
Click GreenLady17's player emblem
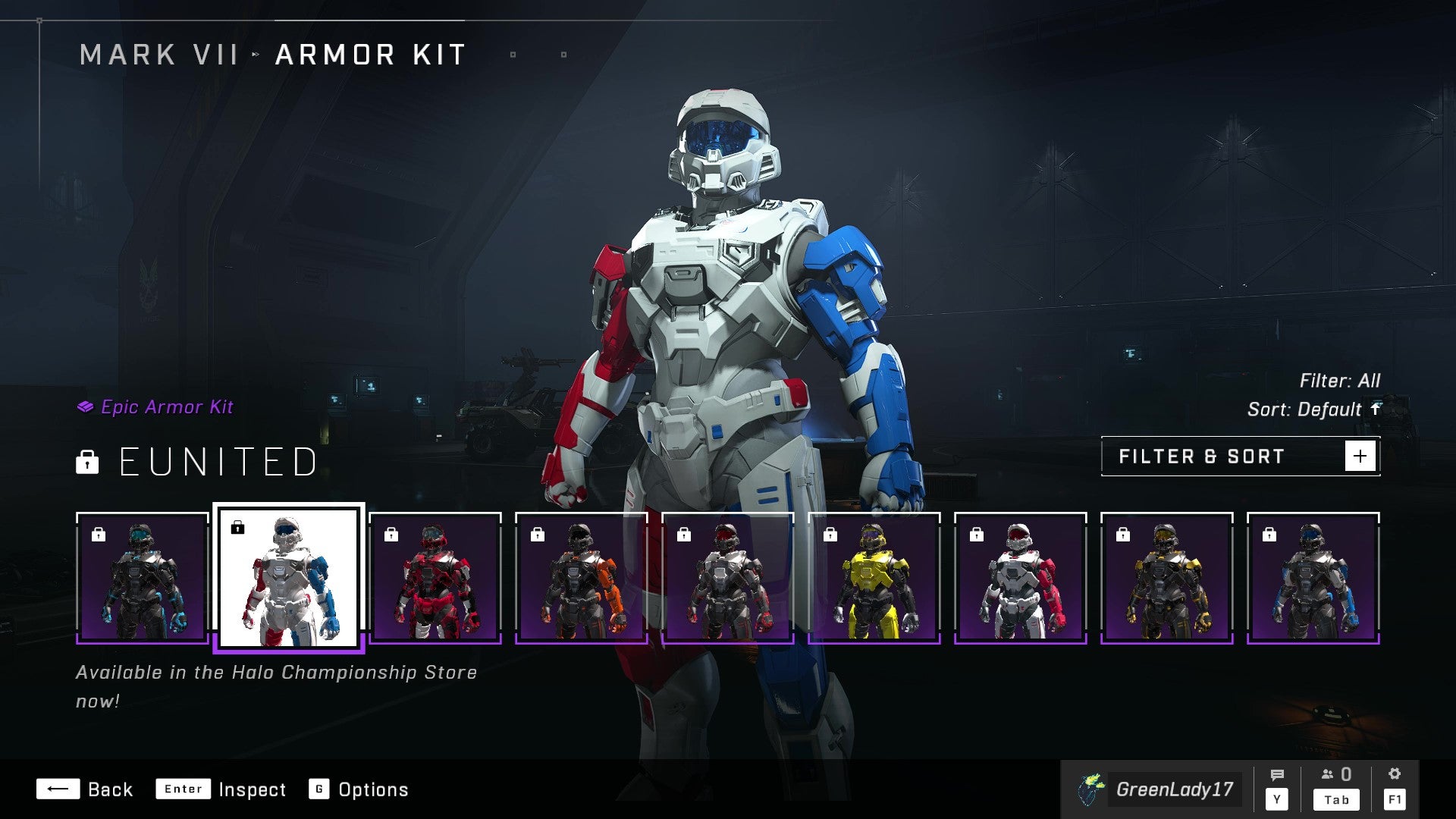[1090, 789]
